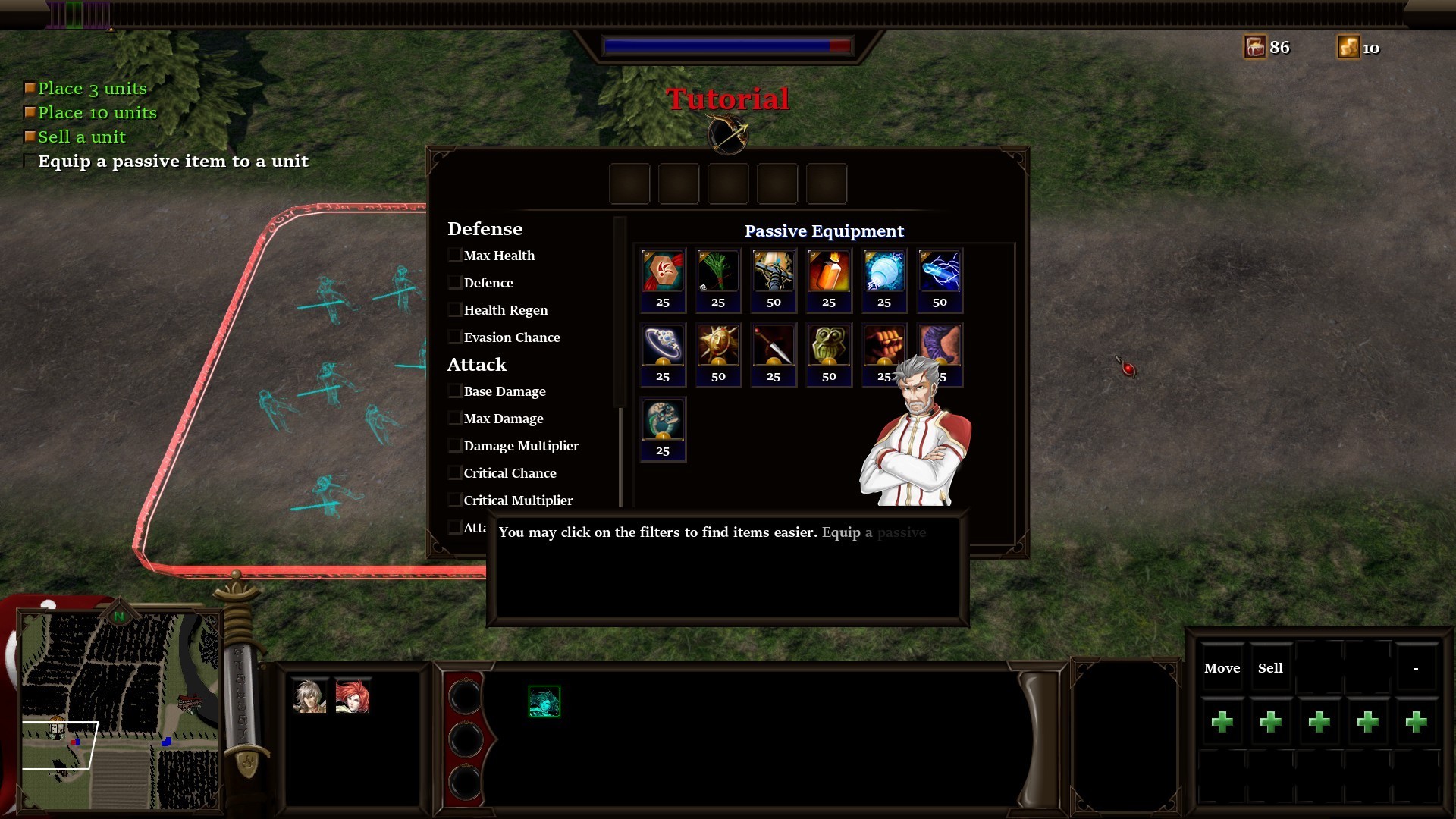Tick the Critical Multiplier filter
Screen dimensions: 1456x819
coord(455,500)
